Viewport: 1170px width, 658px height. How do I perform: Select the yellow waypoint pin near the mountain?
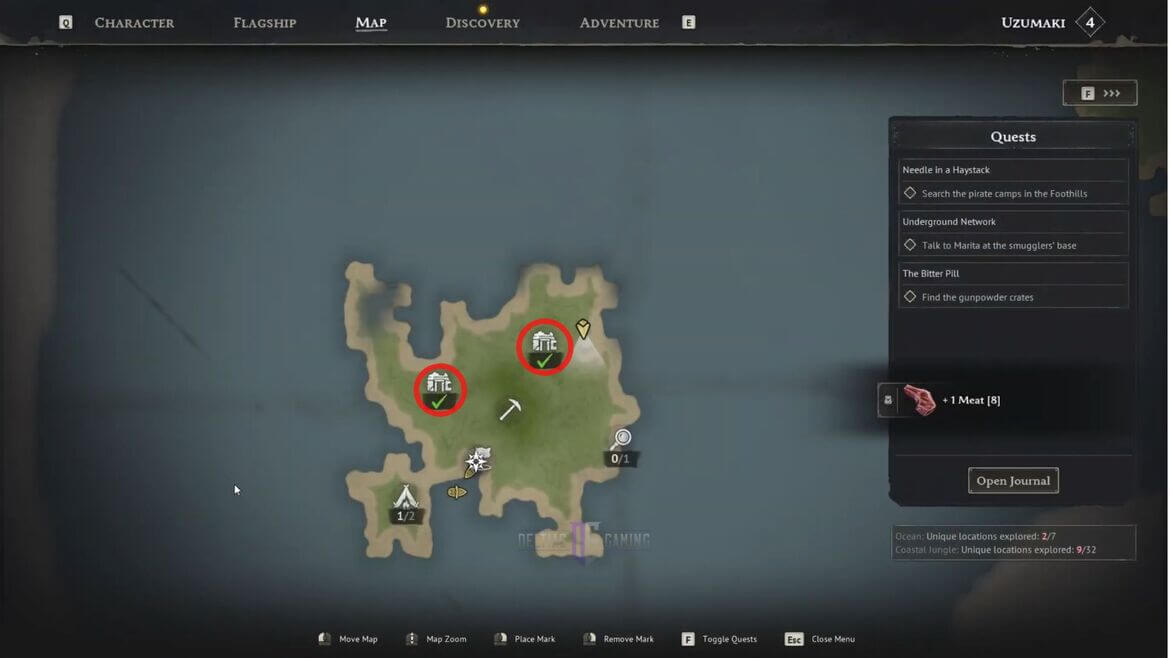click(x=583, y=328)
